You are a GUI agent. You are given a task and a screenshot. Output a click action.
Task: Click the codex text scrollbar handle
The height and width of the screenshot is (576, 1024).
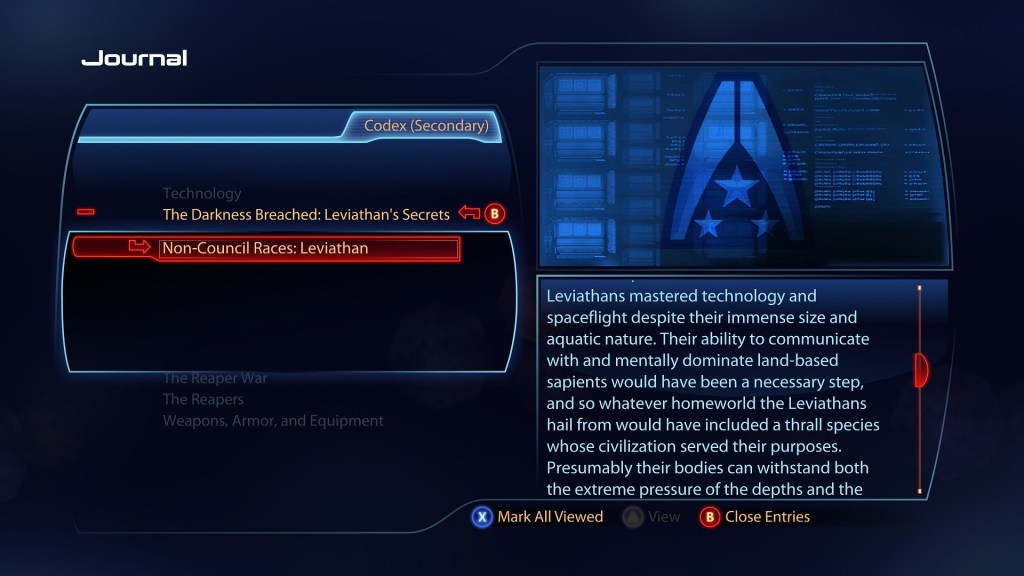(x=921, y=370)
